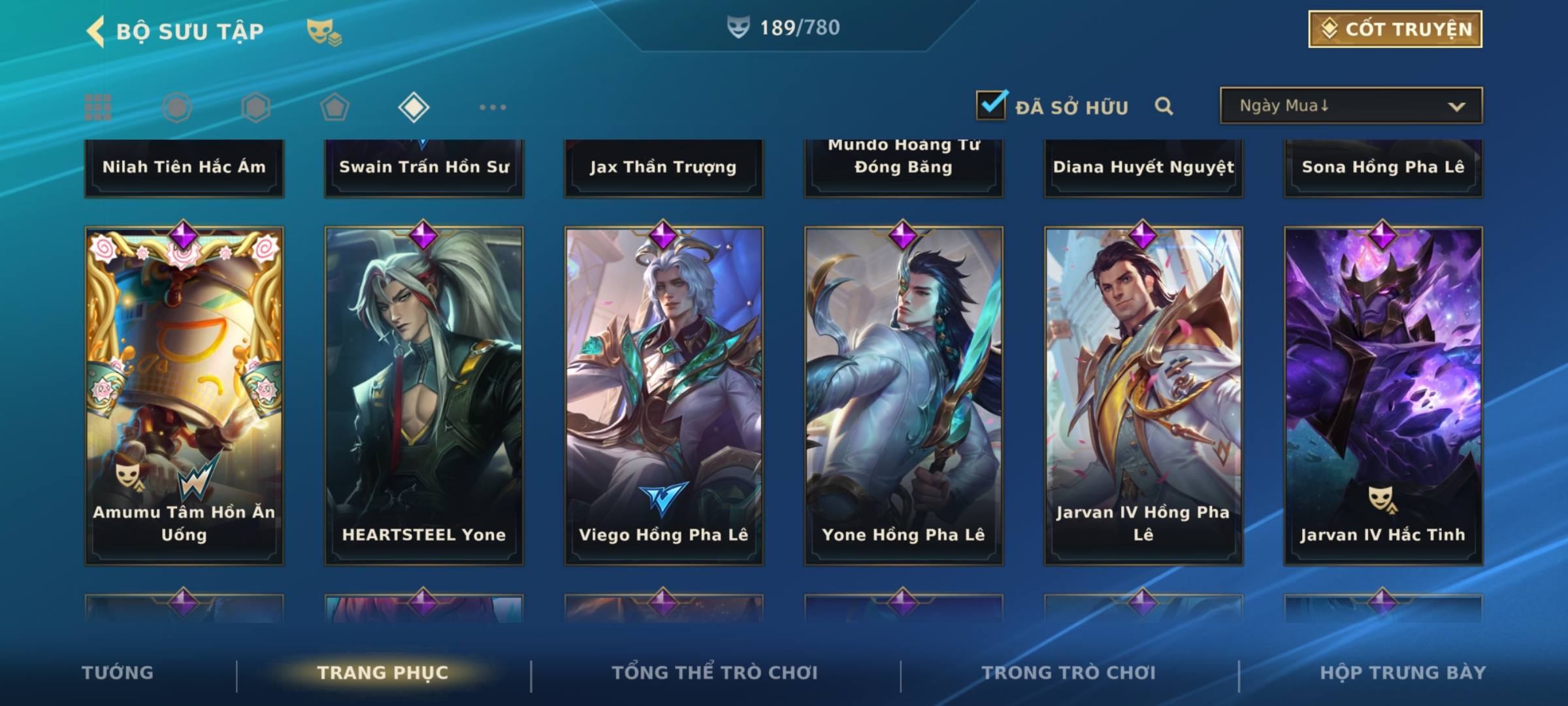Go back from Bộ Sưu Tập screen
The height and width of the screenshot is (706, 1568).
click(x=96, y=31)
